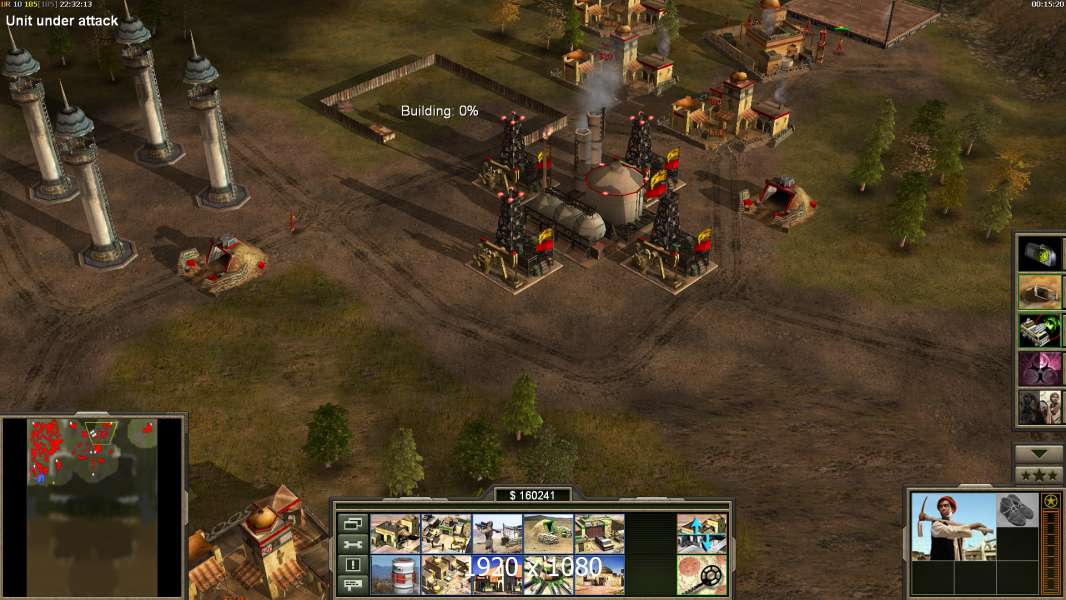Click the message bubble button in the command bar
Viewport: 1066px width, 600px height.
coord(353,585)
